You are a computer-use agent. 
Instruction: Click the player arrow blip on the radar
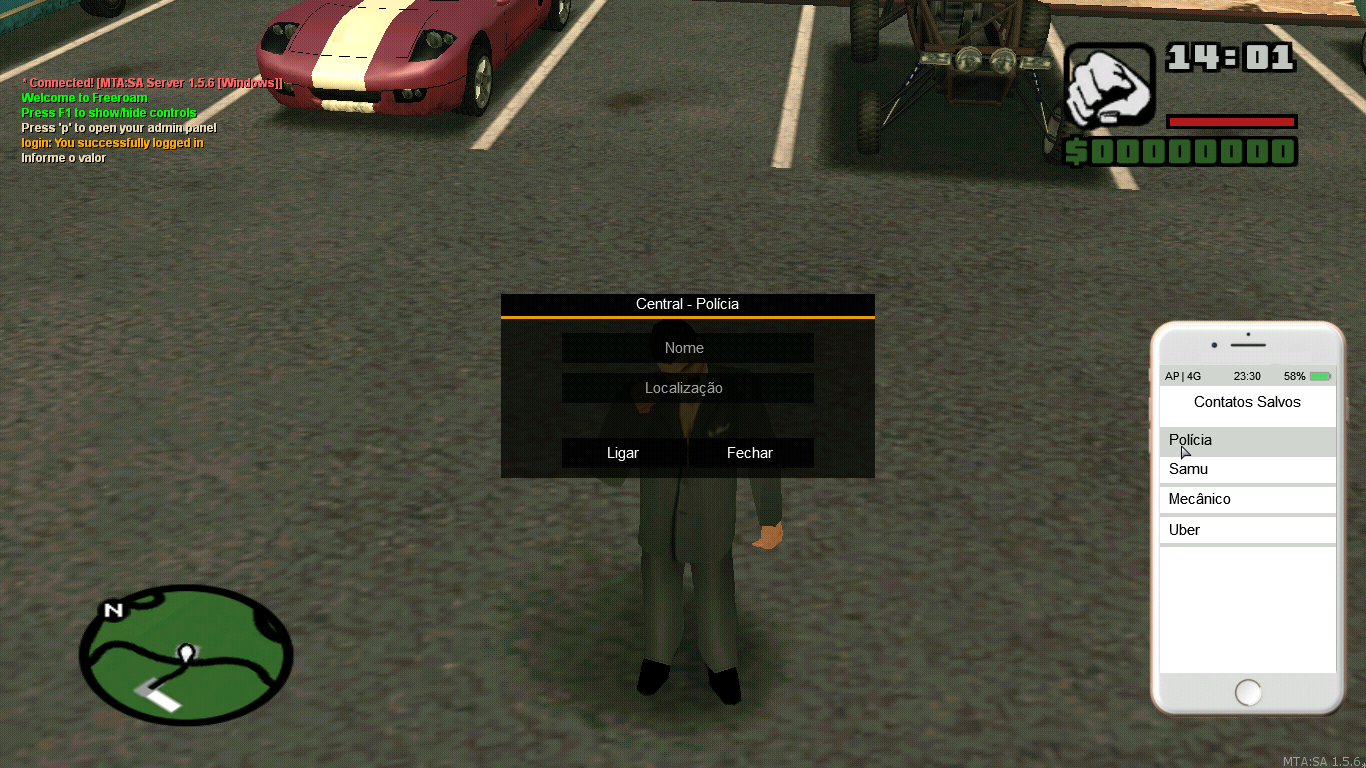pyautogui.click(x=186, y=652)
